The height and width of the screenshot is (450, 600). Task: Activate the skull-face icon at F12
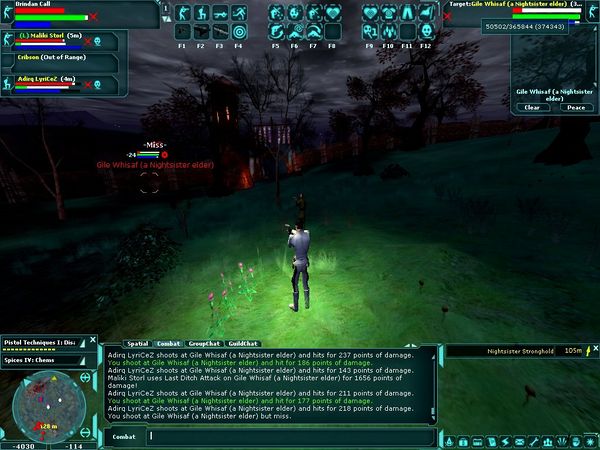click(x=425, y=32)
